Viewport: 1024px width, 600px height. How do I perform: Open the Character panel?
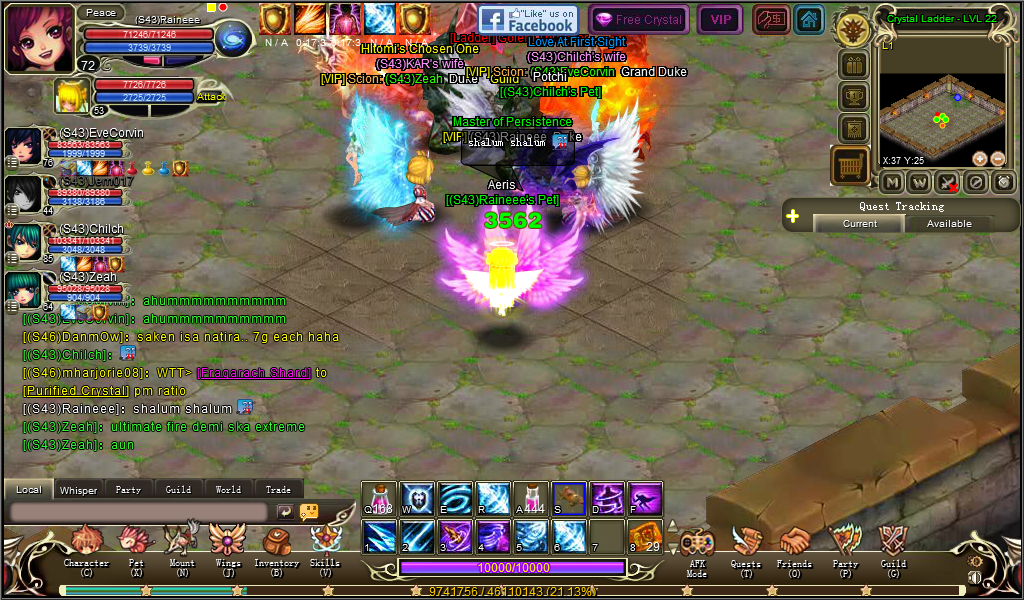[x=86, y=545]
